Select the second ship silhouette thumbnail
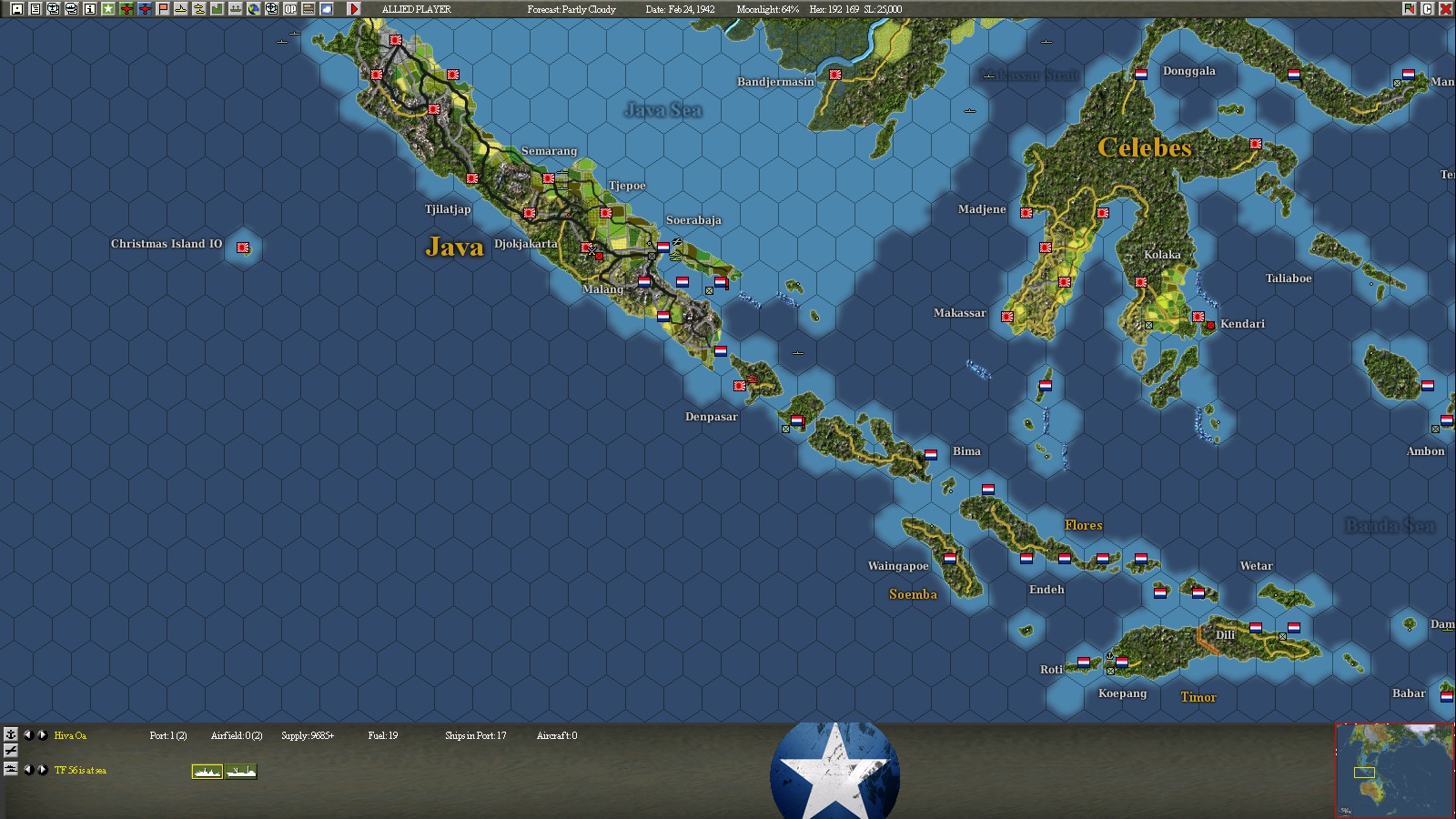Viewport: 1456px width, 819px height. tap(241, 771)
